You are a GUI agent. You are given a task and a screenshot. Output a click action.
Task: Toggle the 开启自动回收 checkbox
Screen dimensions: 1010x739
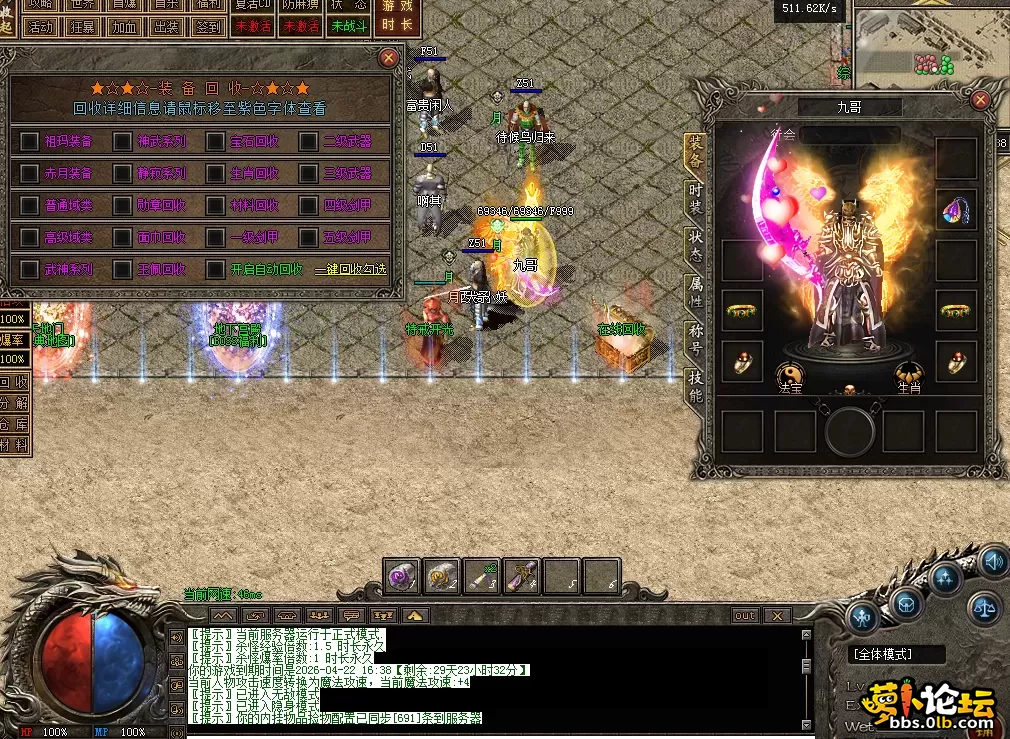(216, 269)
